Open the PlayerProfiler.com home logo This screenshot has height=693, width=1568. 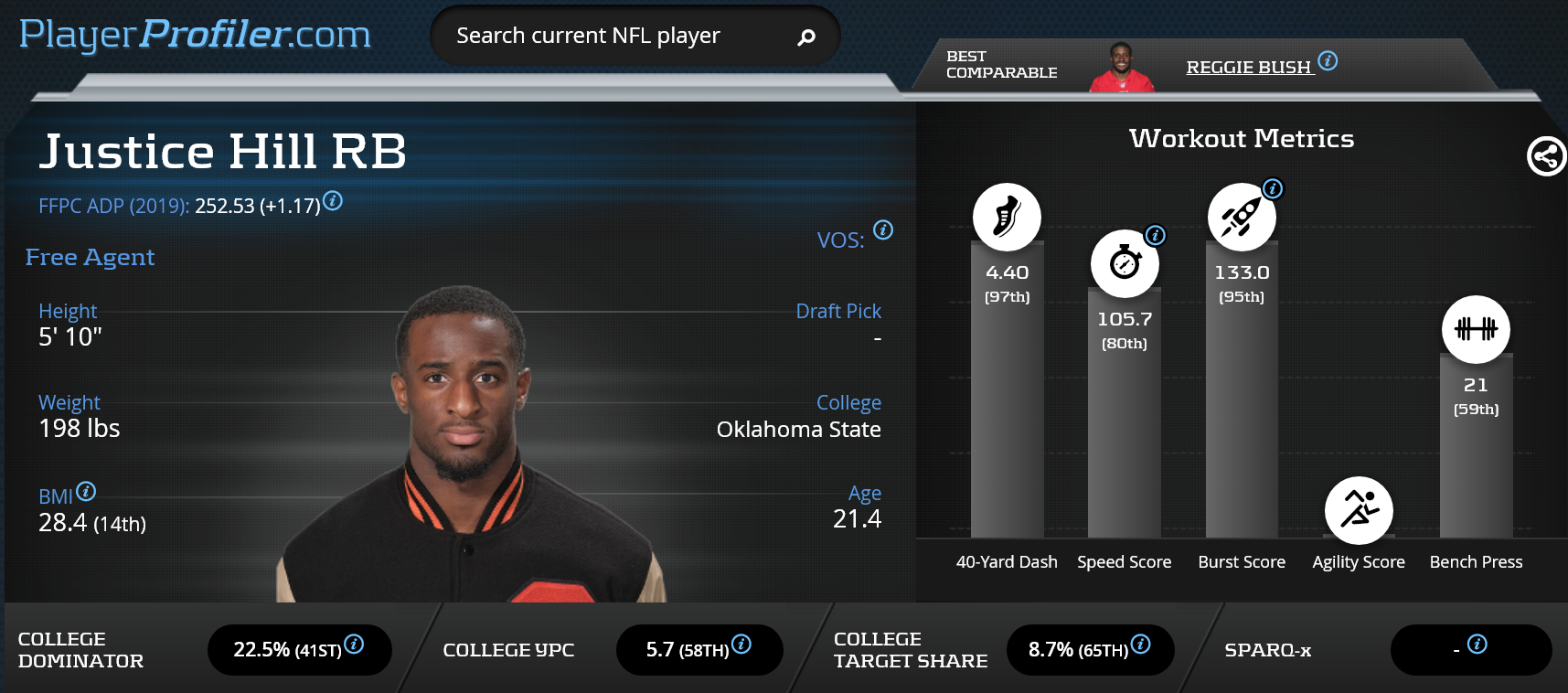tap(195, 35)
